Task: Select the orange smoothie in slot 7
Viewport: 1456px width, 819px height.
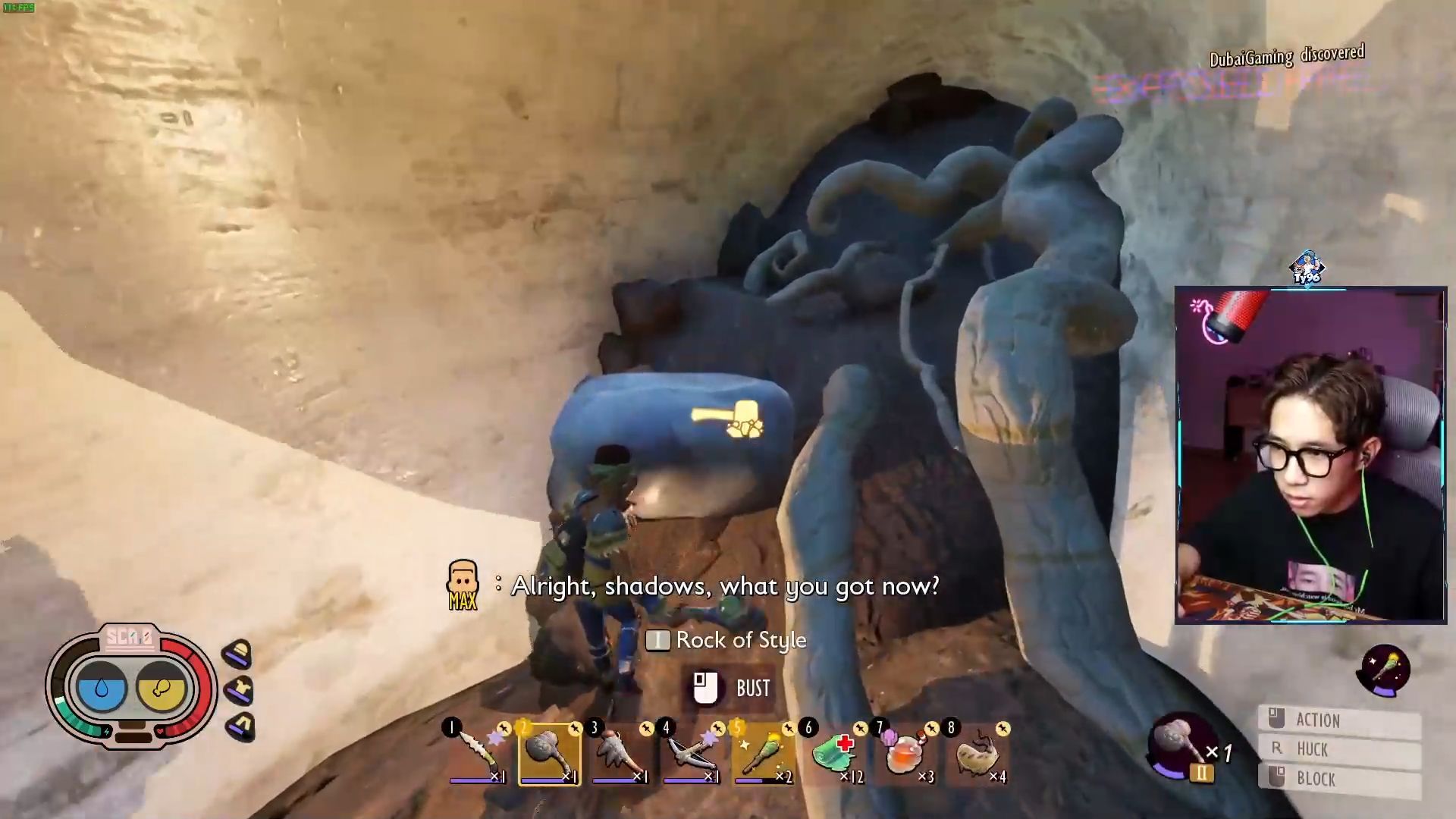Action: pos(905,753)
